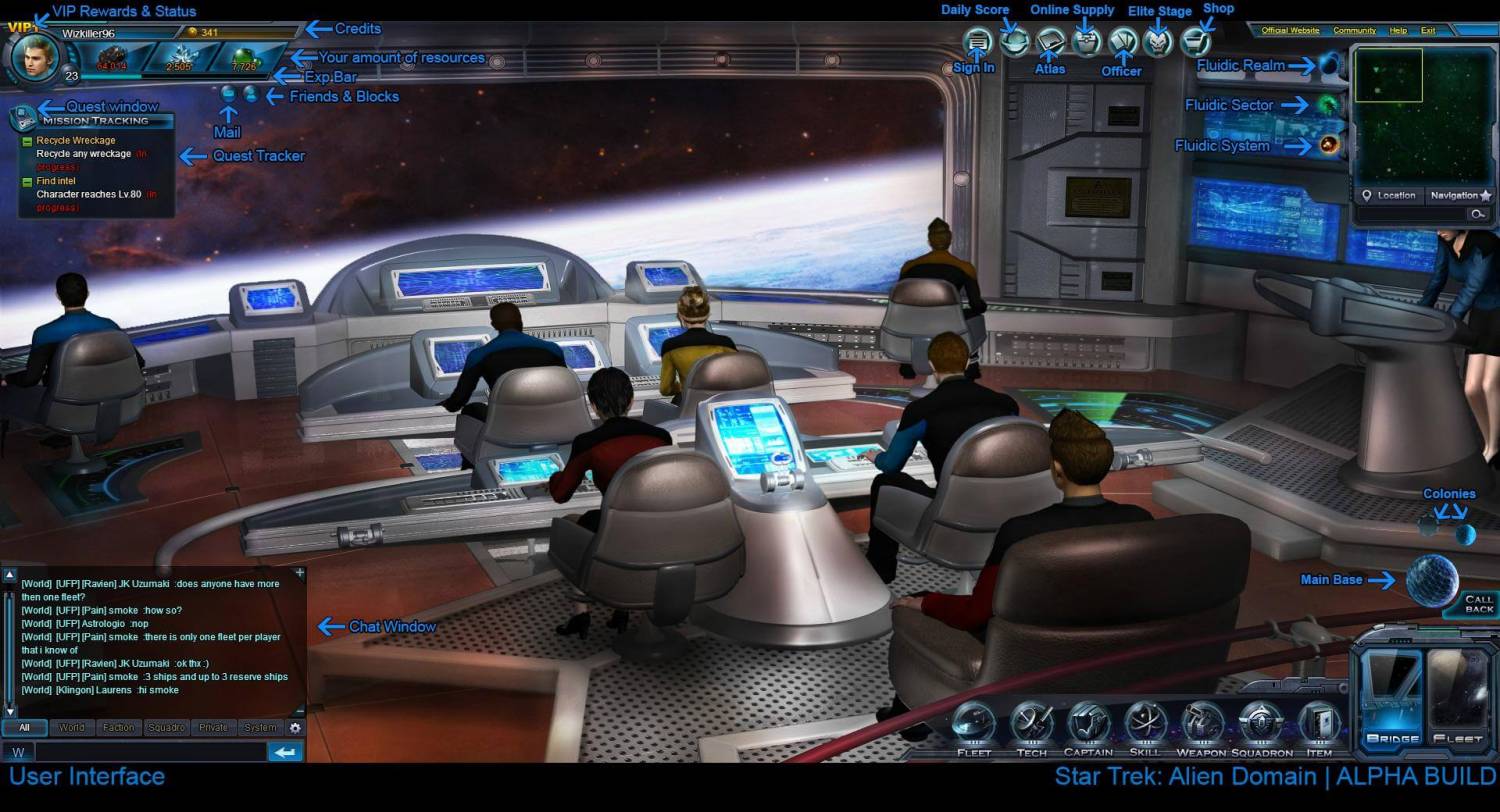Screen dimensions: 1500x812
Task: Open chat settings gear
Action: 295,728
